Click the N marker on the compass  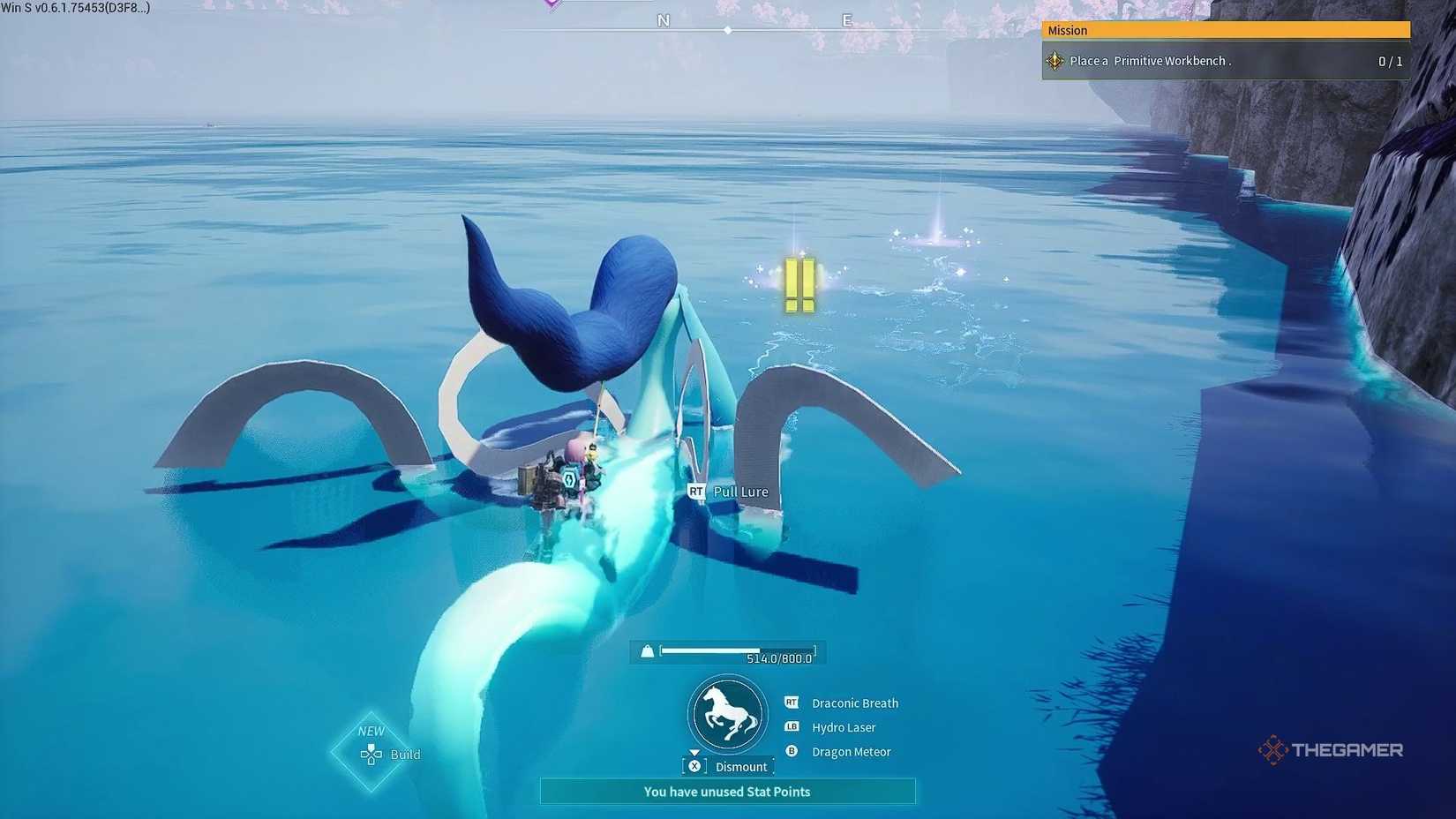663,19
